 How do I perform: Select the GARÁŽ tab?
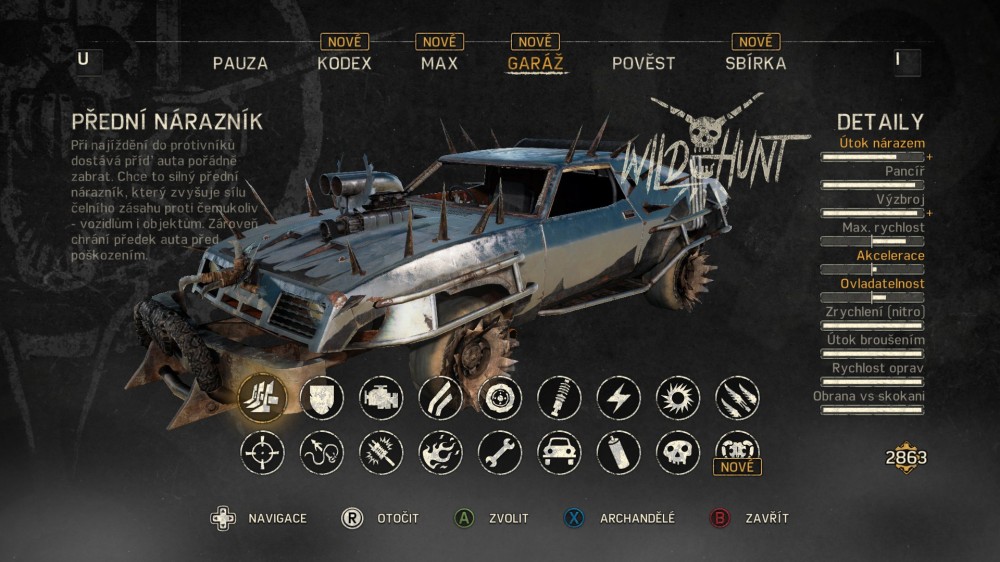coord(536,63)
